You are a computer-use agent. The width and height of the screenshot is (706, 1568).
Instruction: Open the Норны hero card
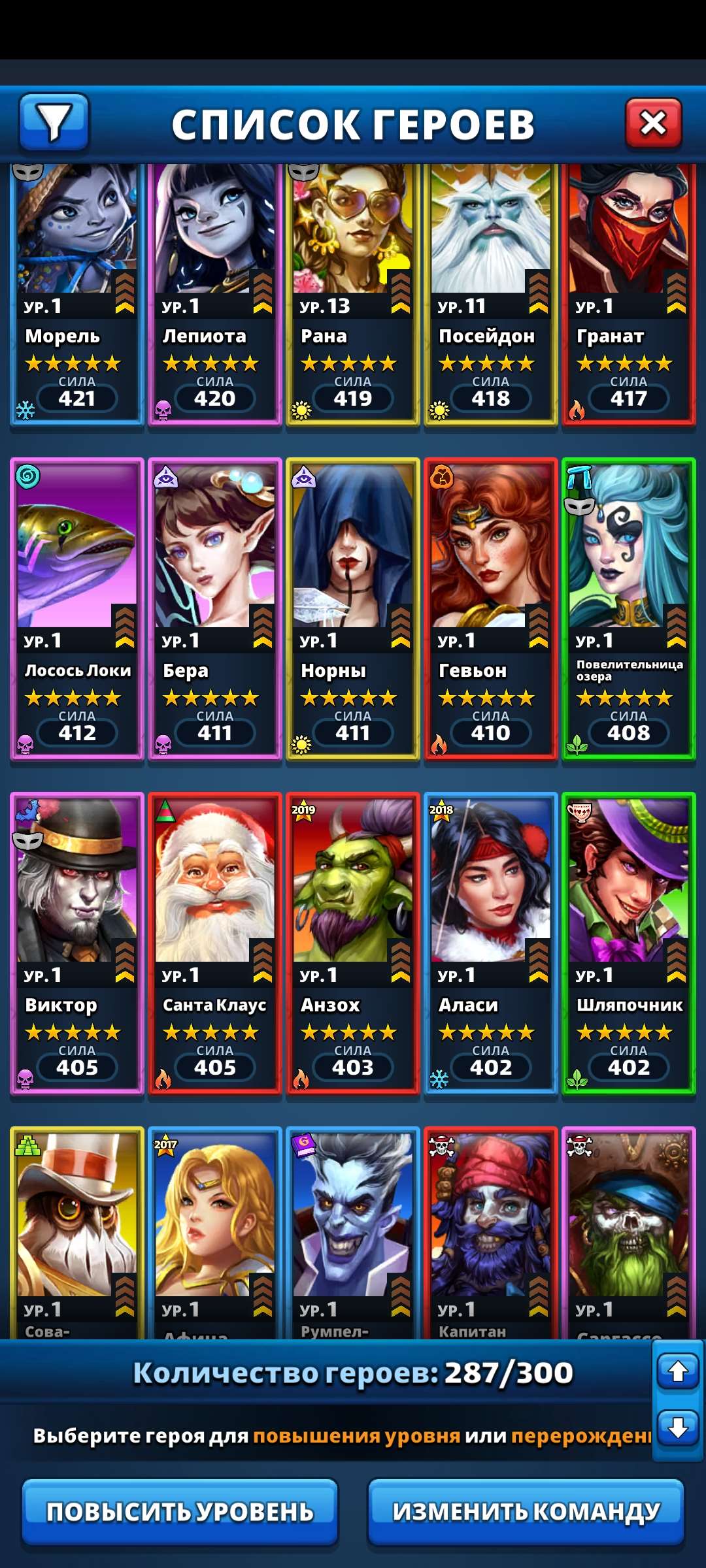tap(353, 609)
